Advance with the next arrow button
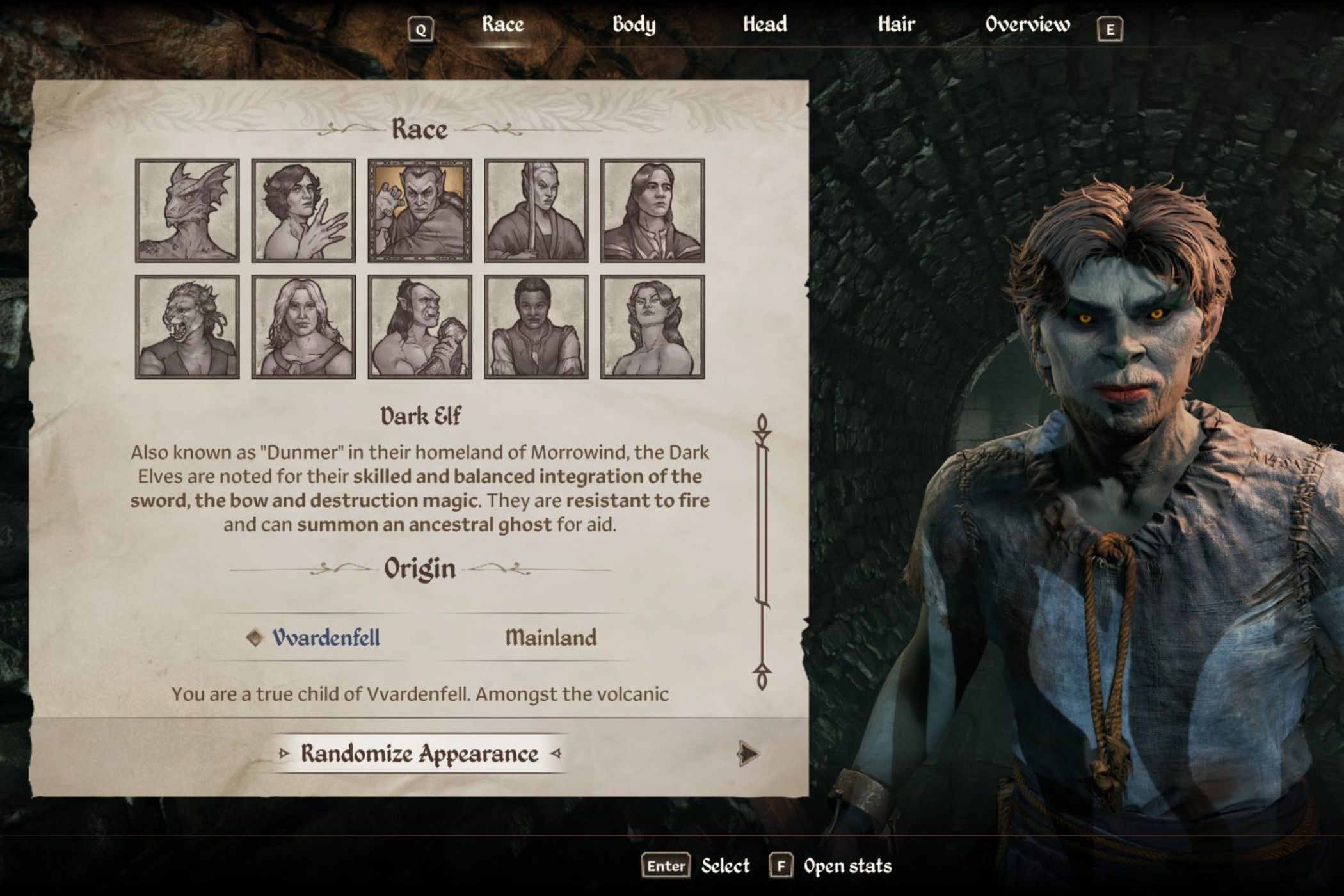 pos(748,754)
